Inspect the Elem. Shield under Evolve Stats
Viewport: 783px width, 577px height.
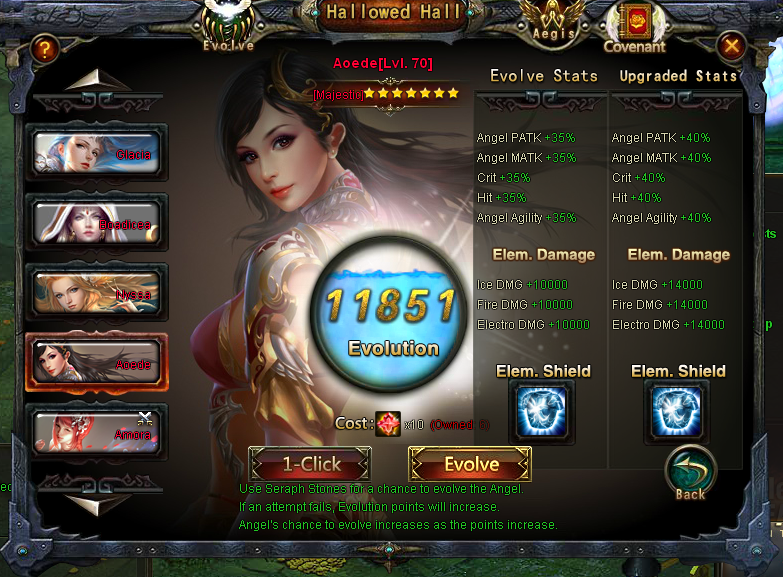click(543, 411)
